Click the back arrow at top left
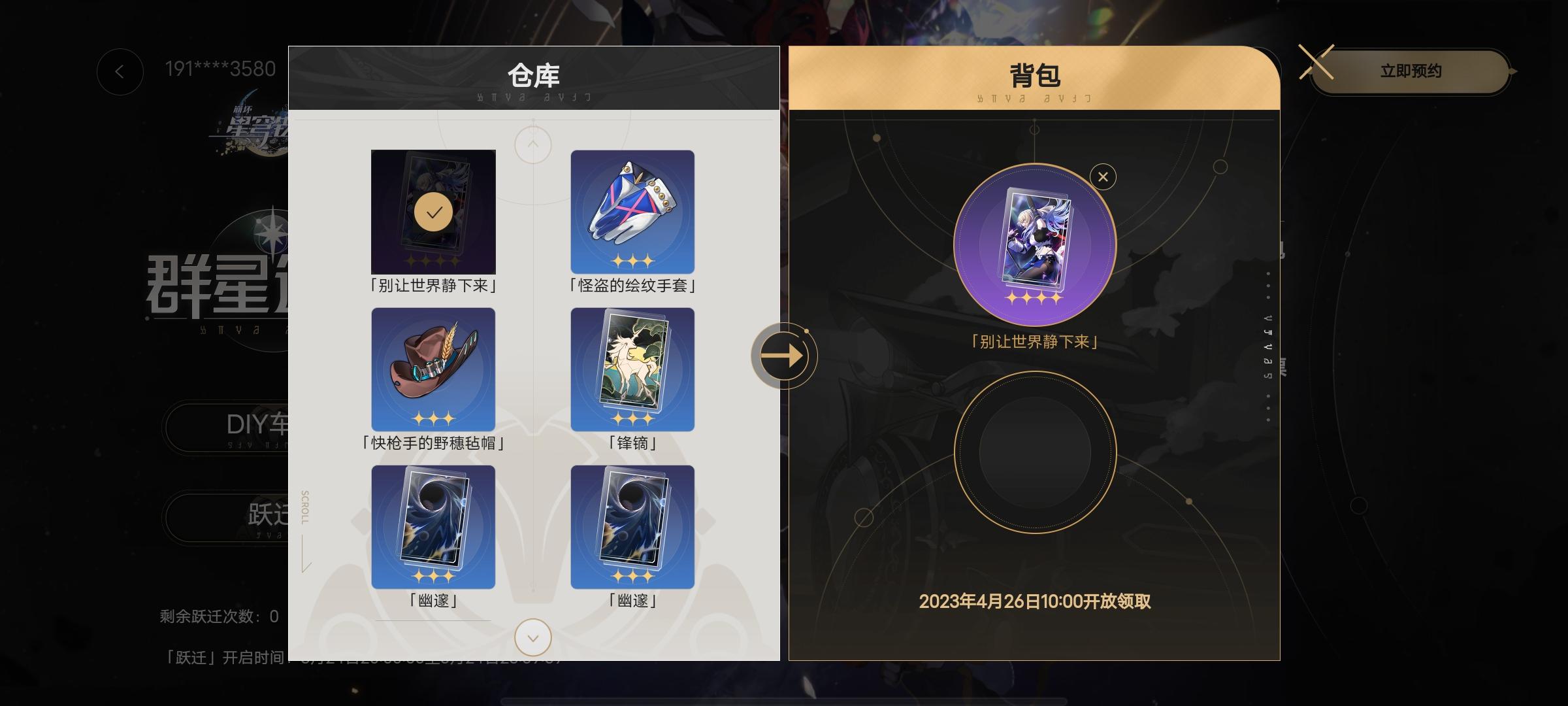 (x=120, y=72)
